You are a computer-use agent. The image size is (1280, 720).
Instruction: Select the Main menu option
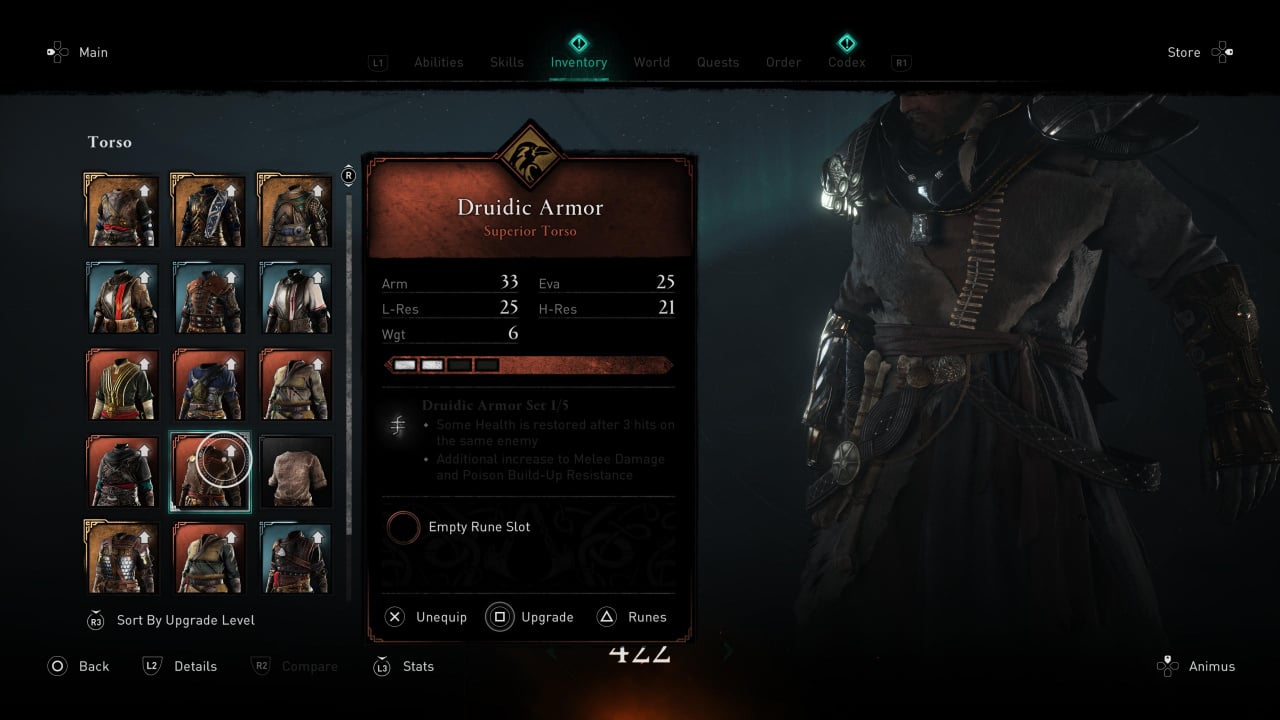tap(93, 53)
